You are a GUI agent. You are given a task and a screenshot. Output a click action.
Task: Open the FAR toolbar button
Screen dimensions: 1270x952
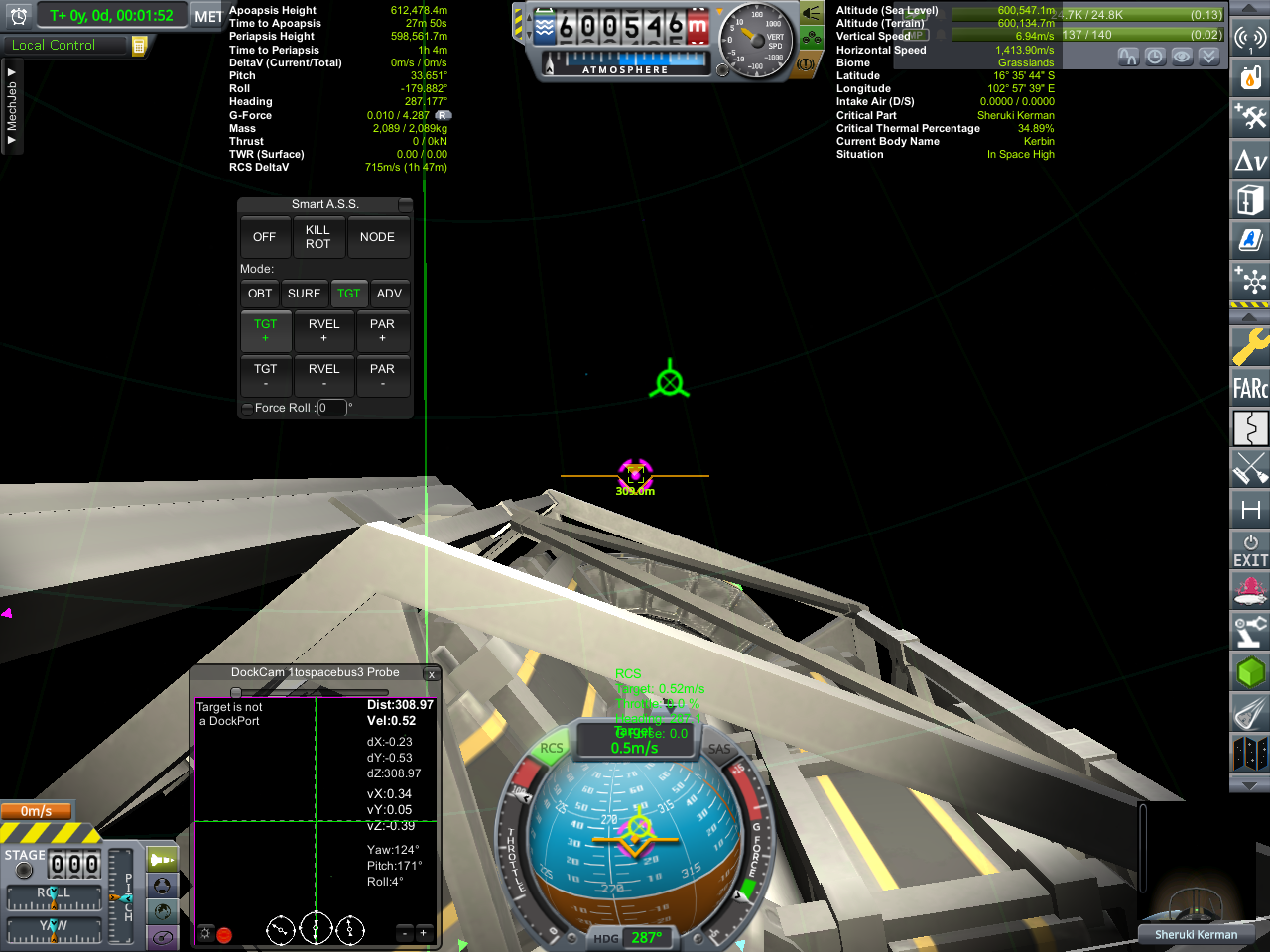click(x=1250, y=388)
